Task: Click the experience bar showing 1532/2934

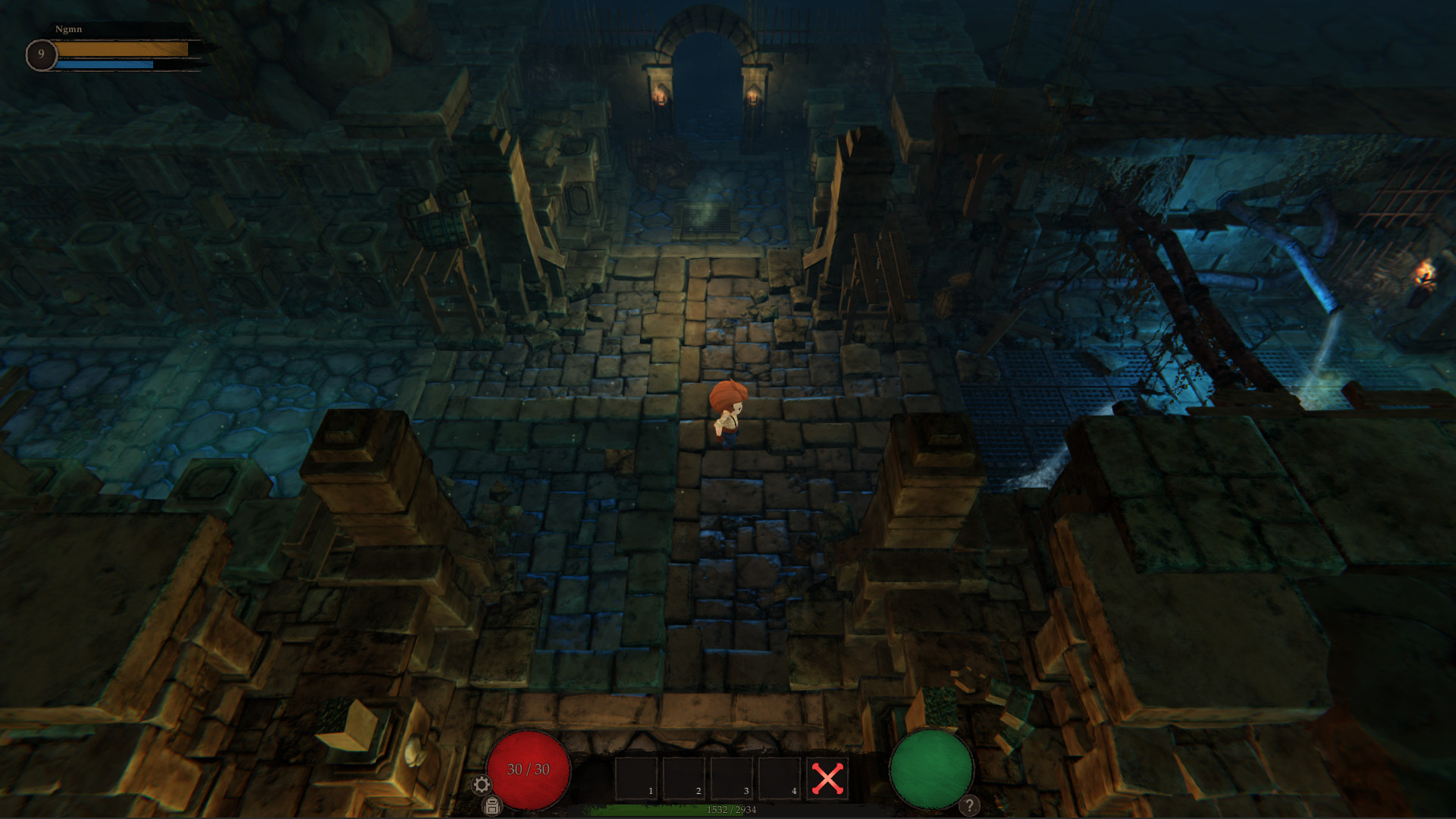Action: 732,809
